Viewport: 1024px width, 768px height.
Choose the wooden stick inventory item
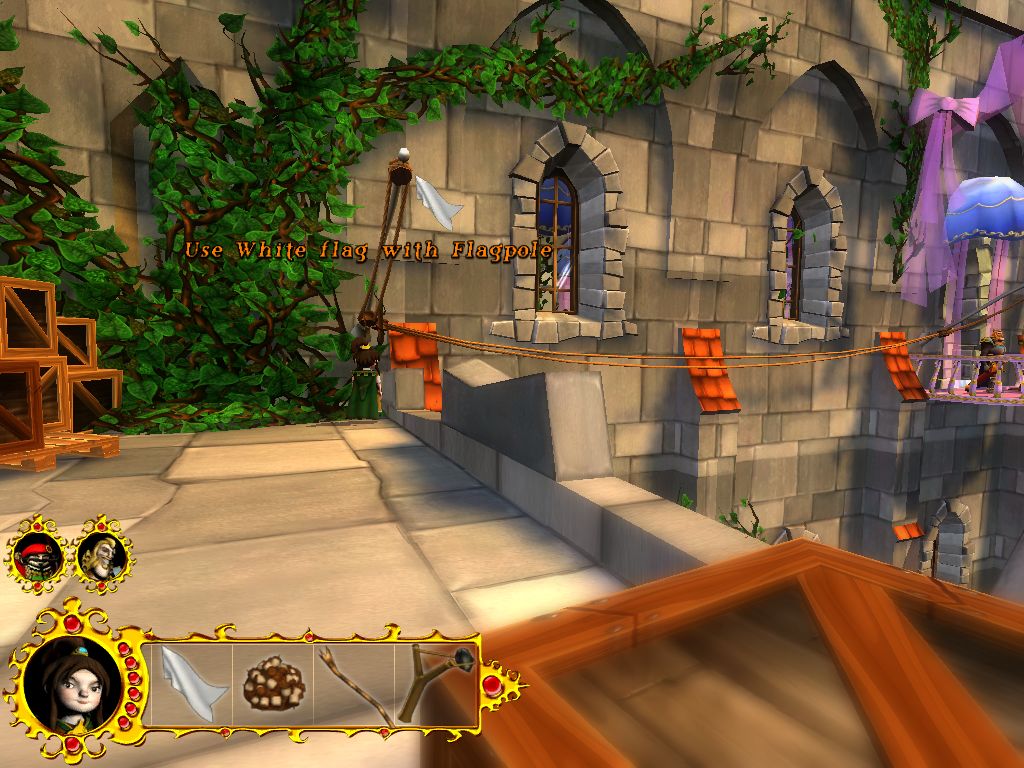356,683
